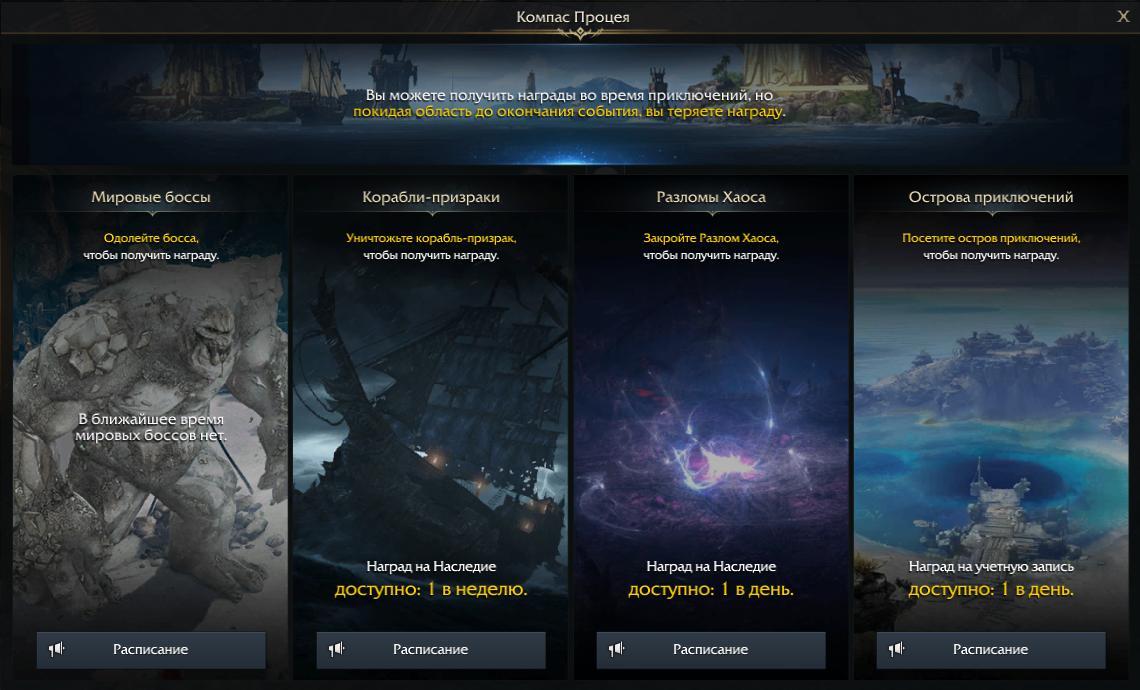Screen dimensions: 1140x690
Task: View Расписание for Разломы Хаоса
Action: 711,649
